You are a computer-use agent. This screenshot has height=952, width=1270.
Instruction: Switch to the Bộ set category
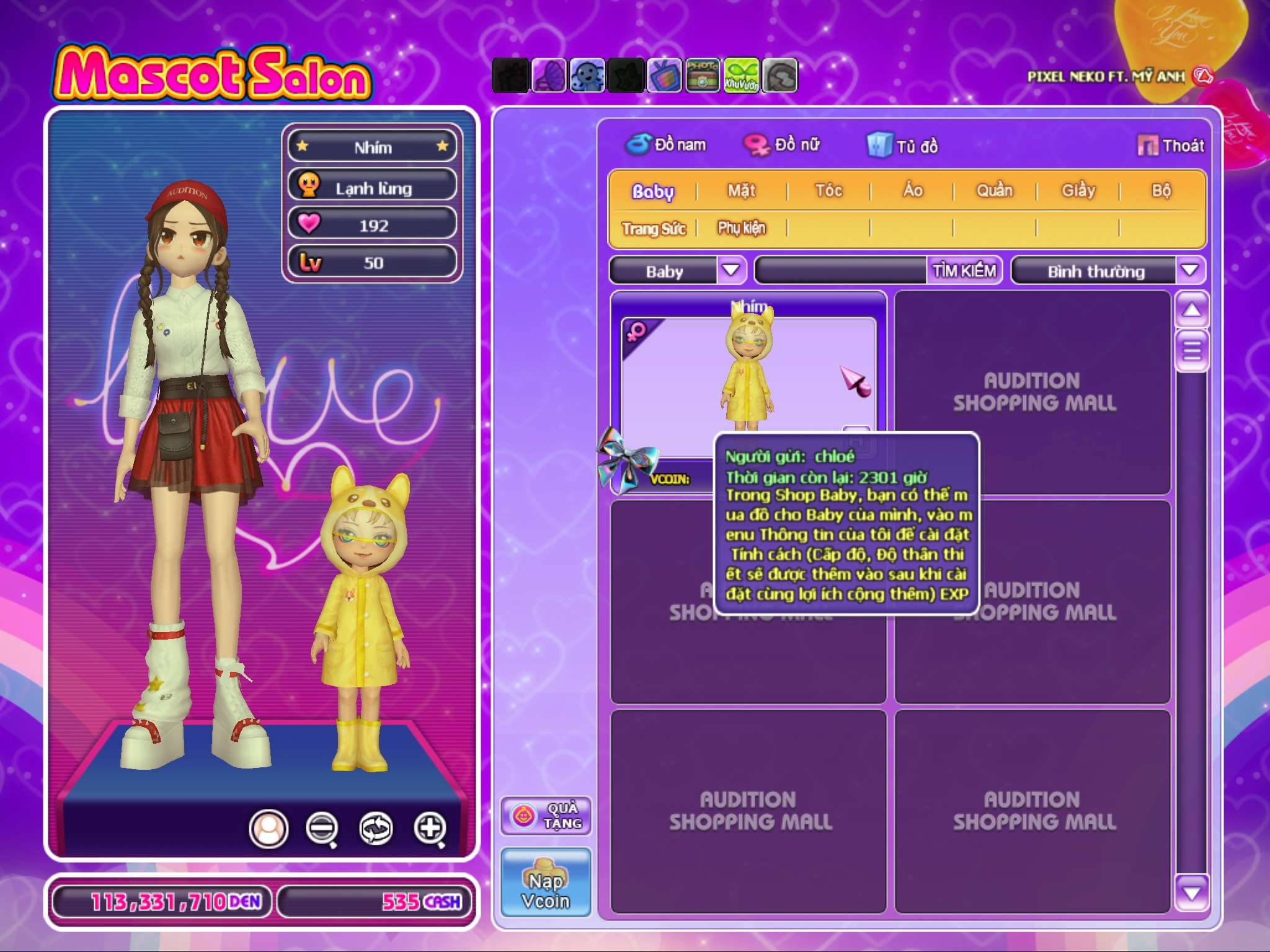[1161, 190]
